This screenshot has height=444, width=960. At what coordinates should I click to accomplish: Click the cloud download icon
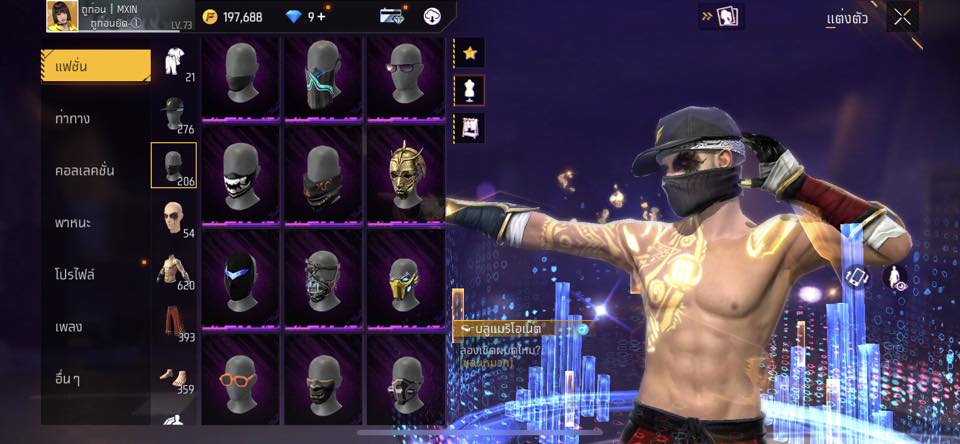433,16
